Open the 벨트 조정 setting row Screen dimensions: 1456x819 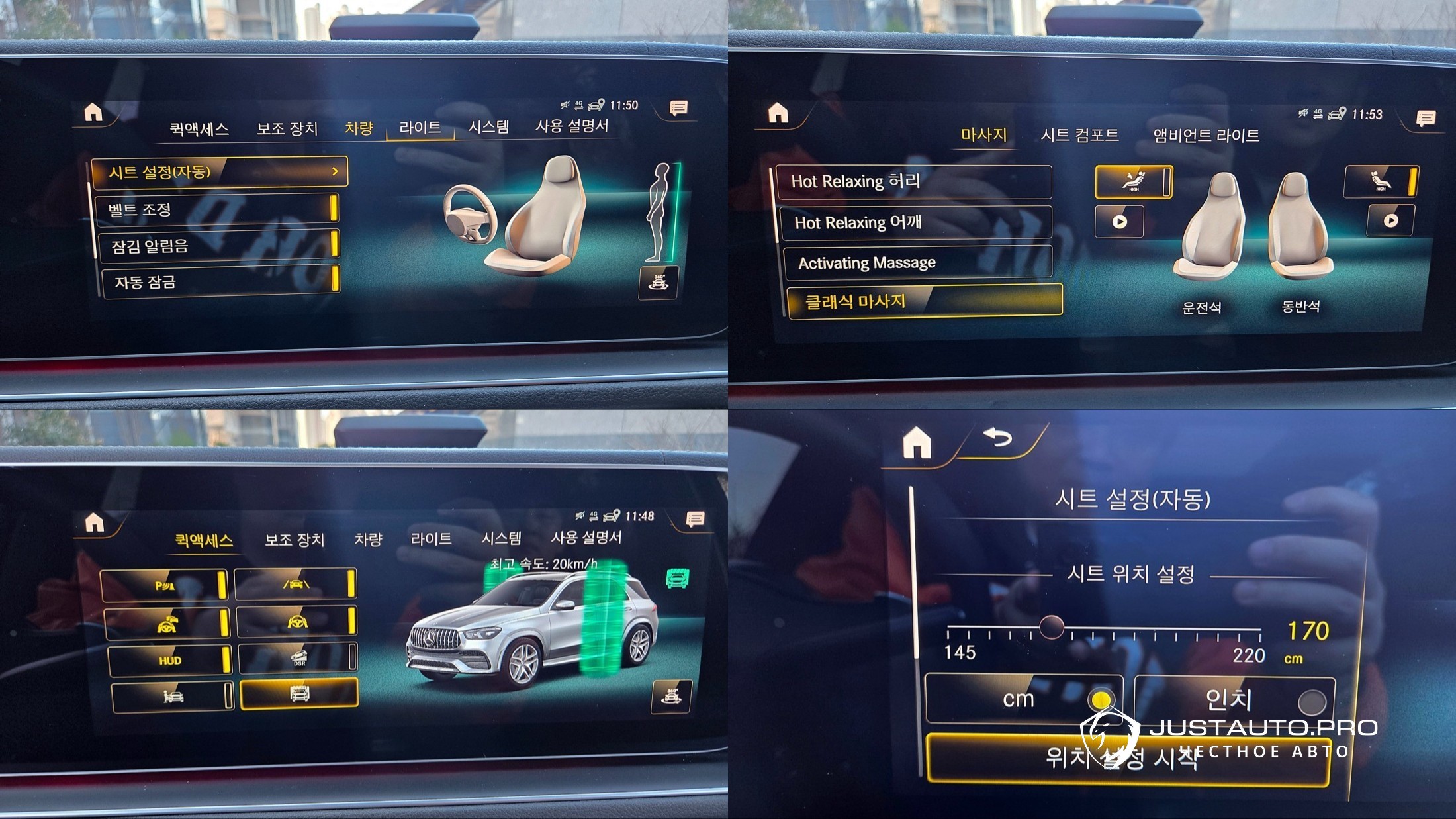pyautogui.click(x=216, y=210)
